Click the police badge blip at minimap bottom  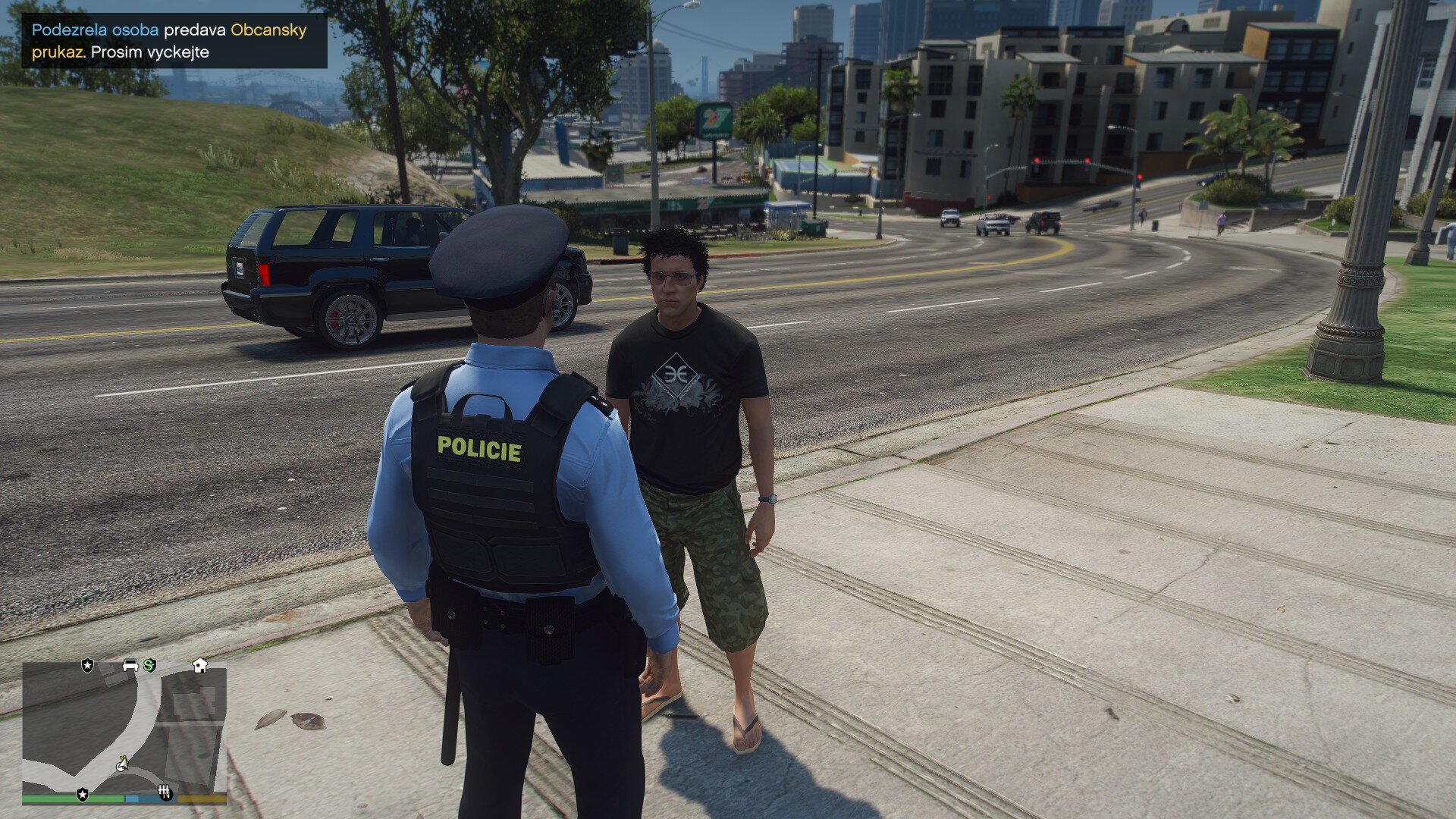point(83,794)
